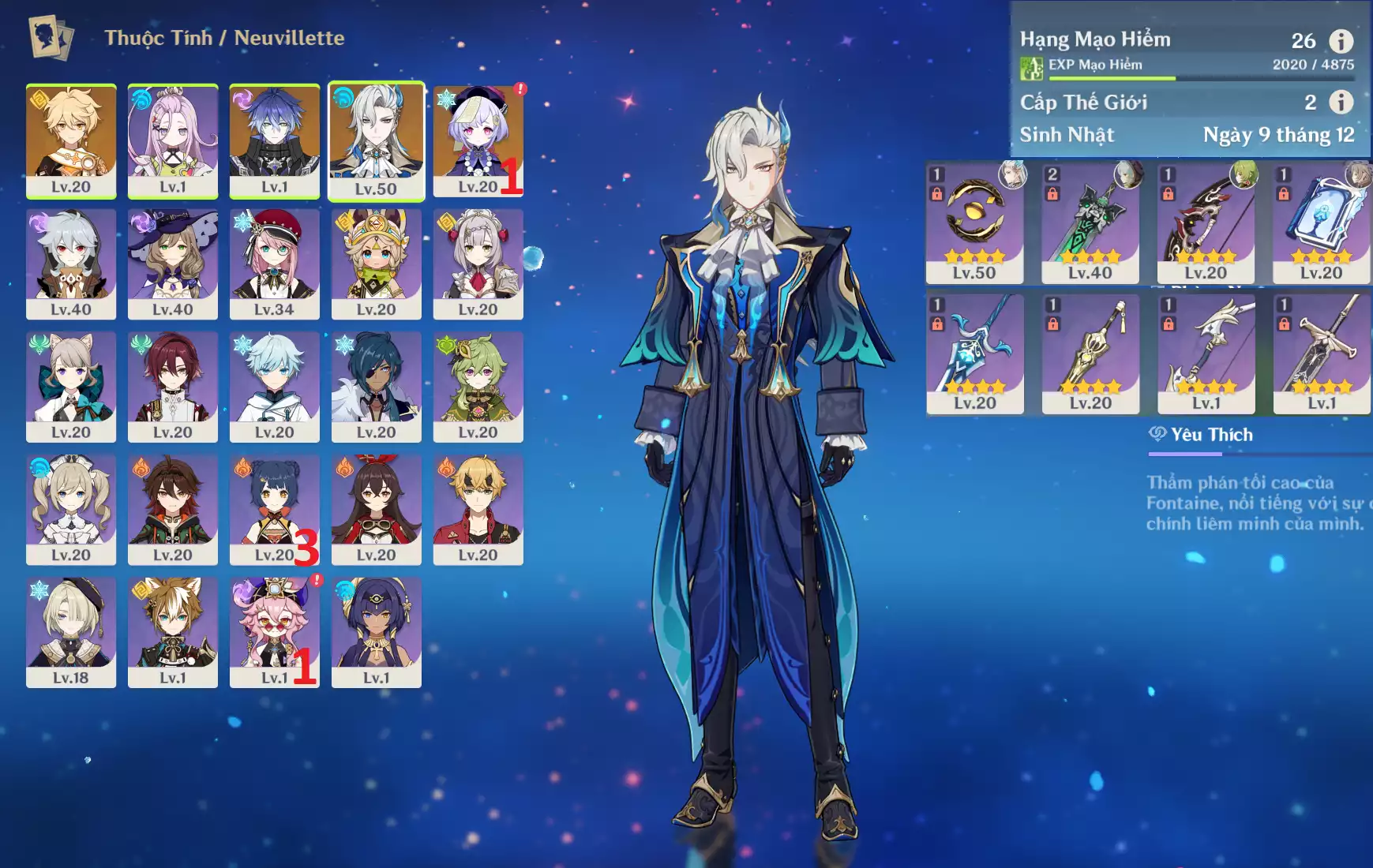
Task: Select the Lv.20 blue book catalyst slot
Action: click(1322, 223)
